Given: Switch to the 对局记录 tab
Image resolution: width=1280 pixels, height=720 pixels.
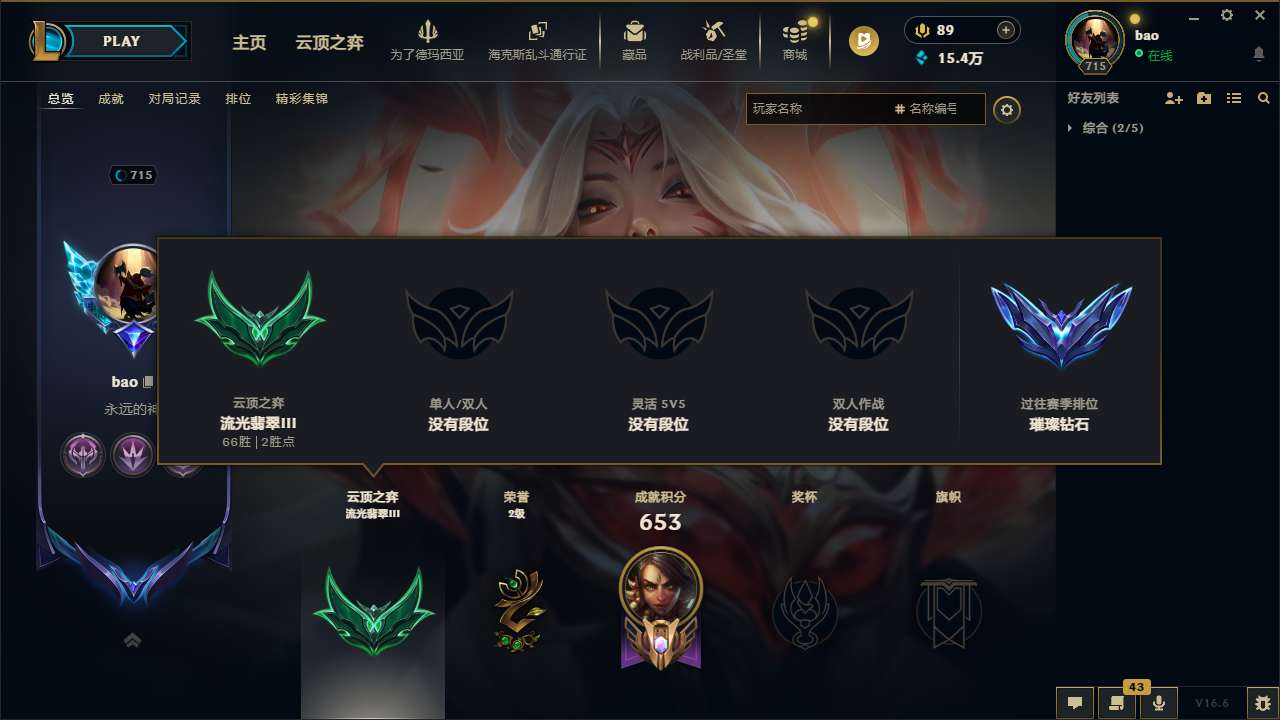Looking at the screenshot, I should pos(175,98).
